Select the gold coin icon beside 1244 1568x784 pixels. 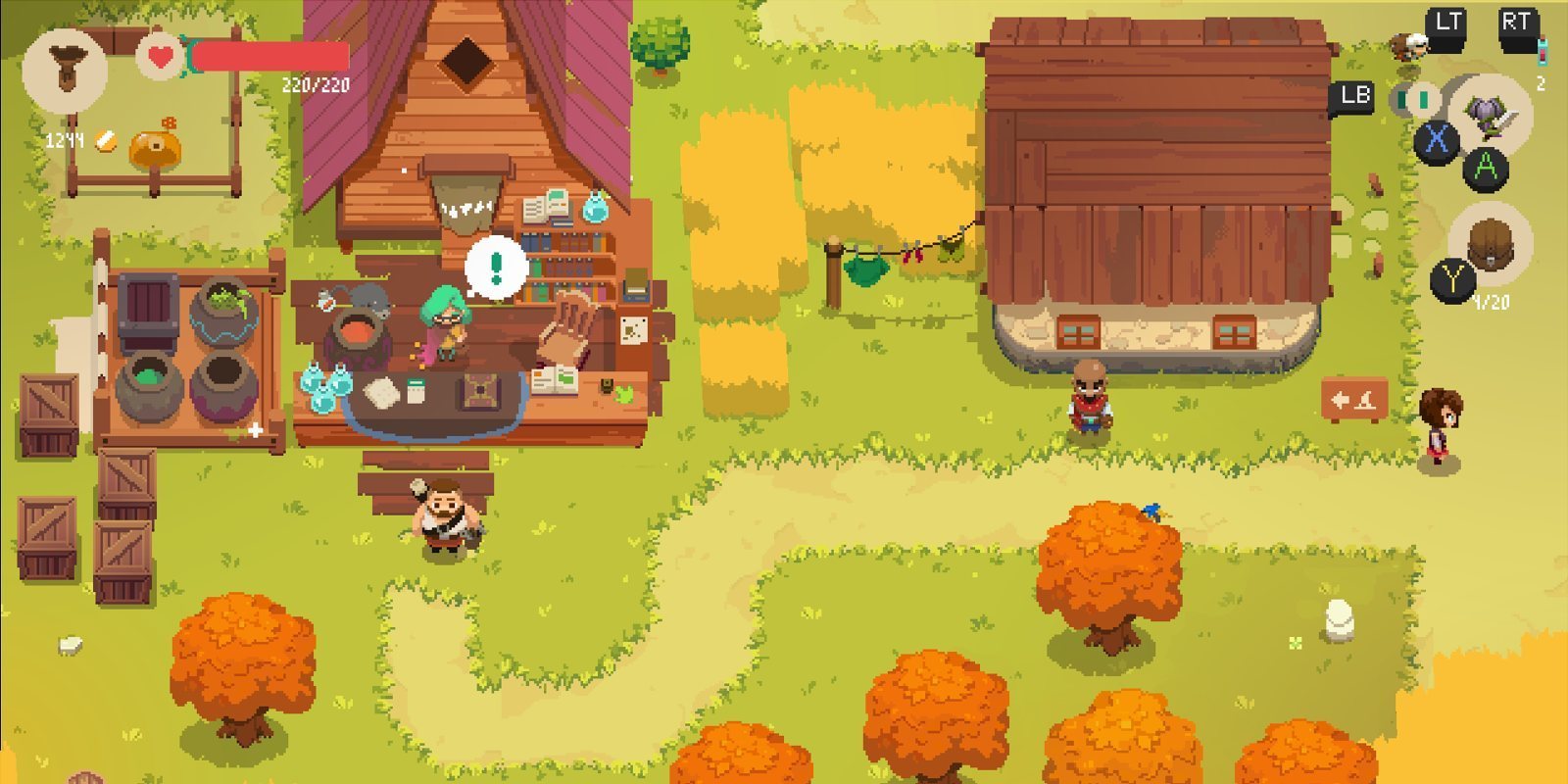point(104,141)
